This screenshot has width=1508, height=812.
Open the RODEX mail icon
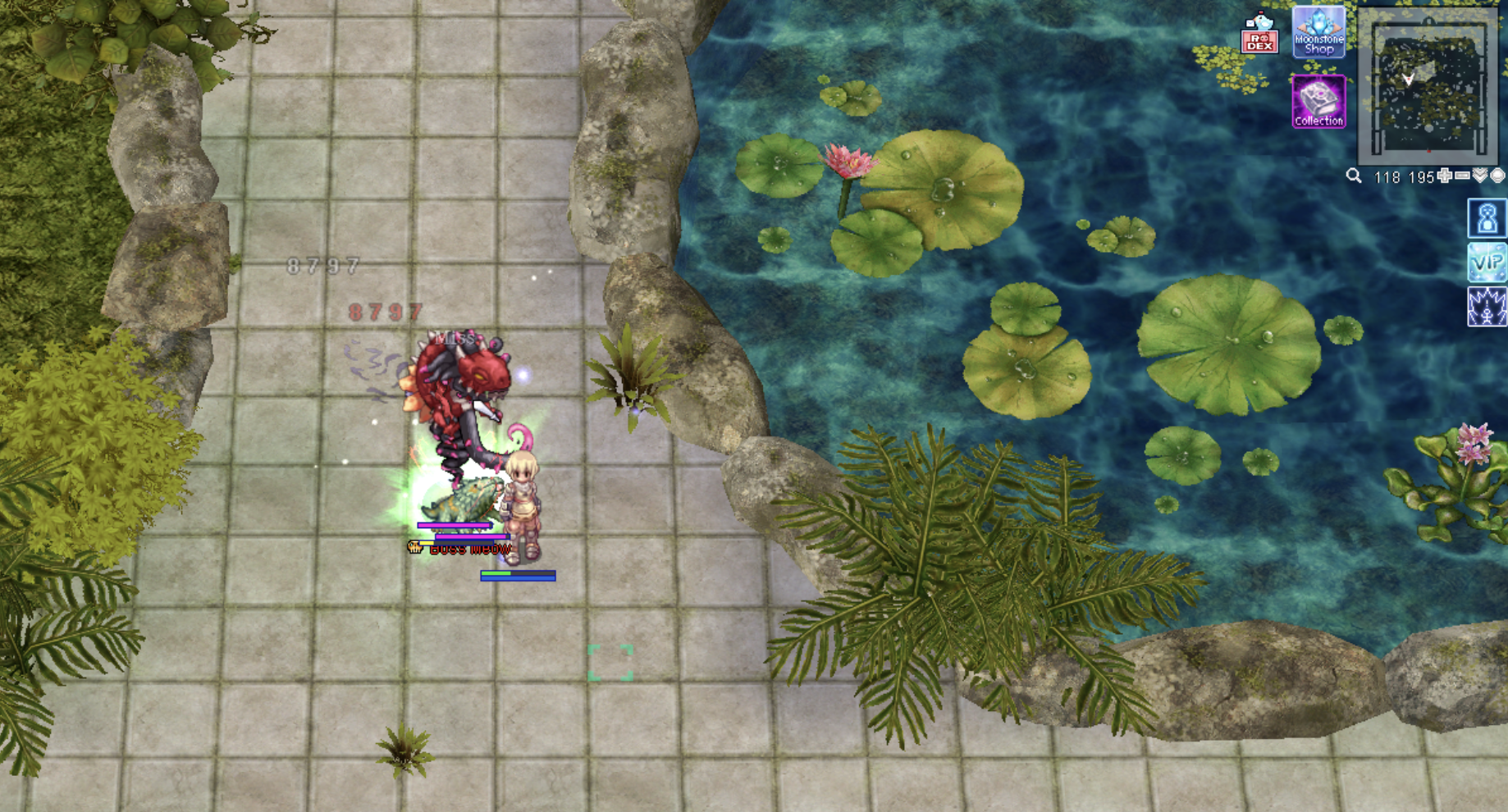(x=1259, y=34)
